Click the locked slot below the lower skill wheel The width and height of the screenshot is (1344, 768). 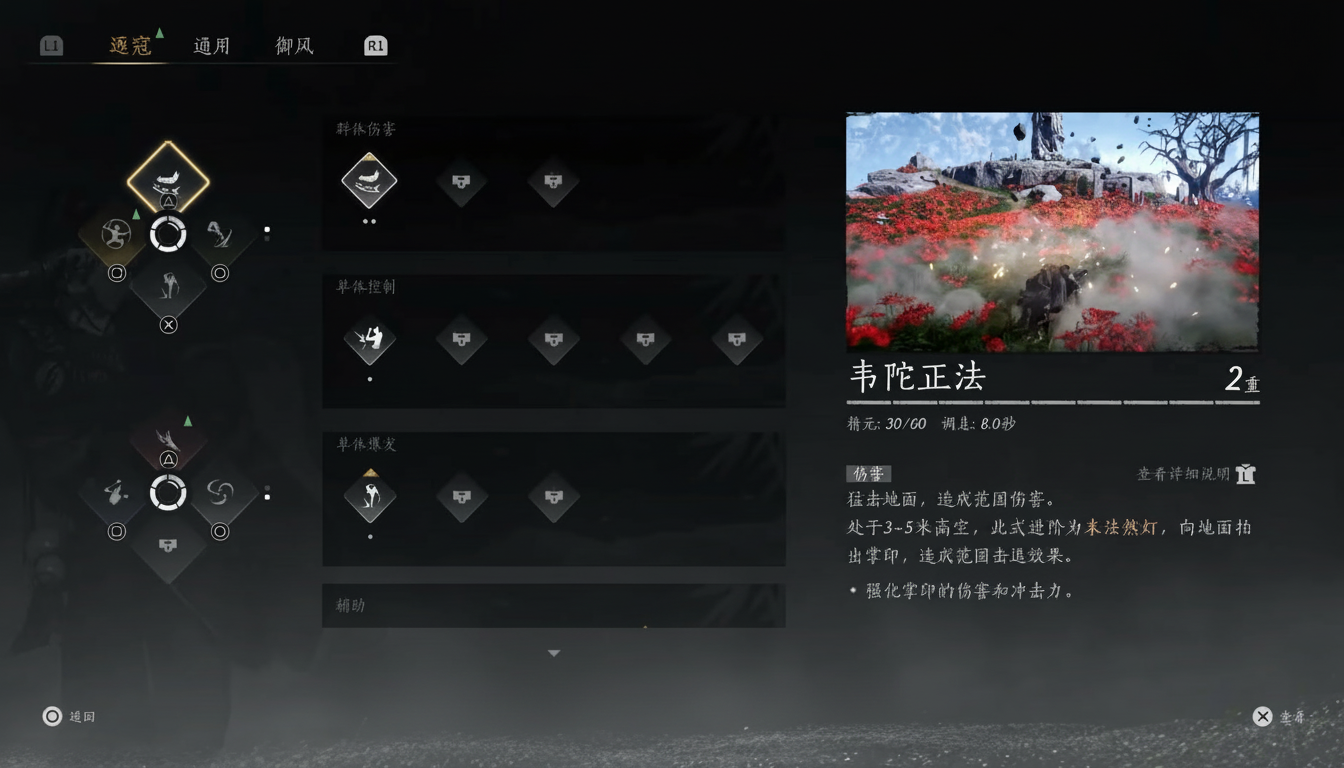169,545
